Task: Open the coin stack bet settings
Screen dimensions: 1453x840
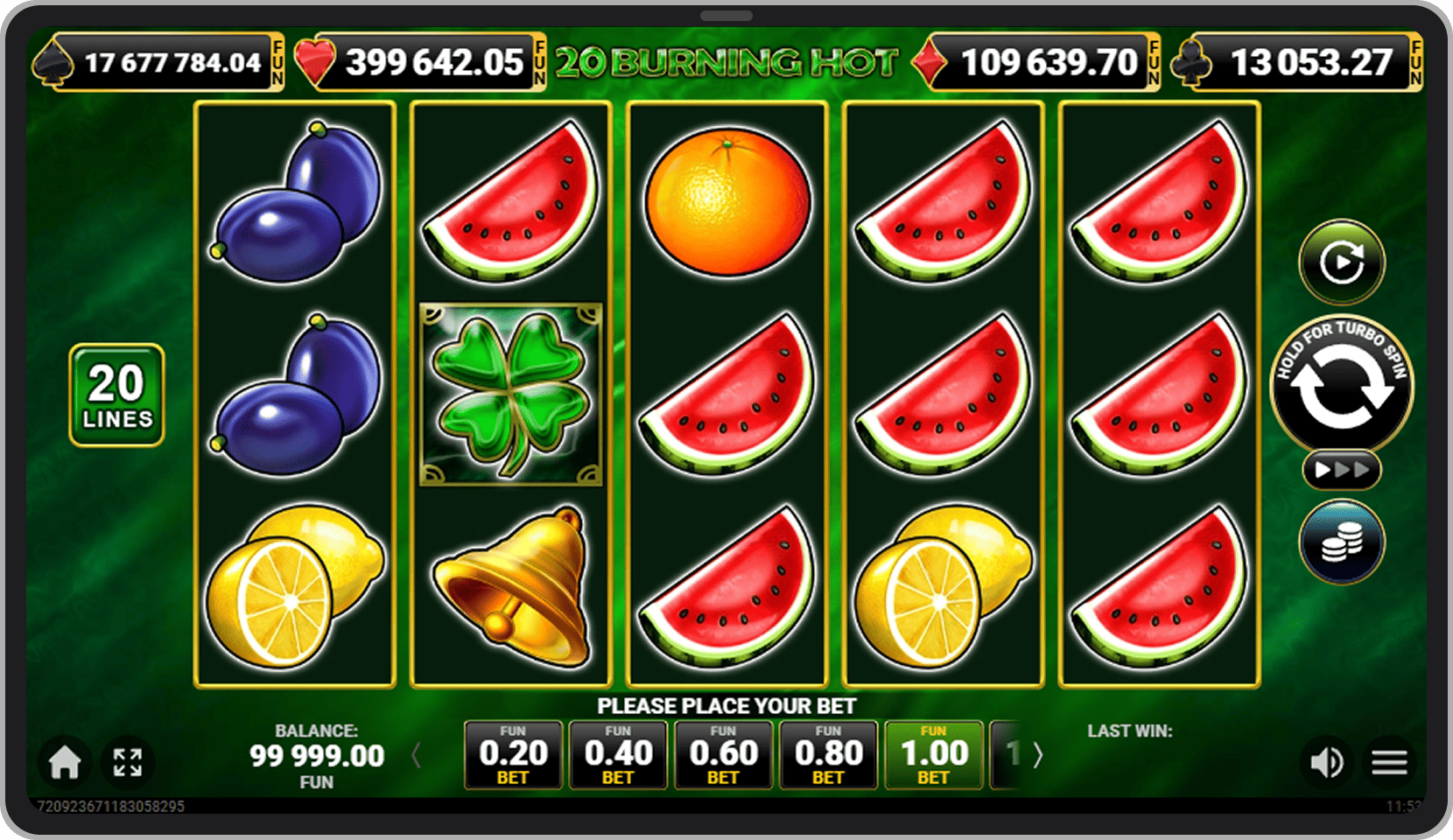Action: (x=1341, y=542)
